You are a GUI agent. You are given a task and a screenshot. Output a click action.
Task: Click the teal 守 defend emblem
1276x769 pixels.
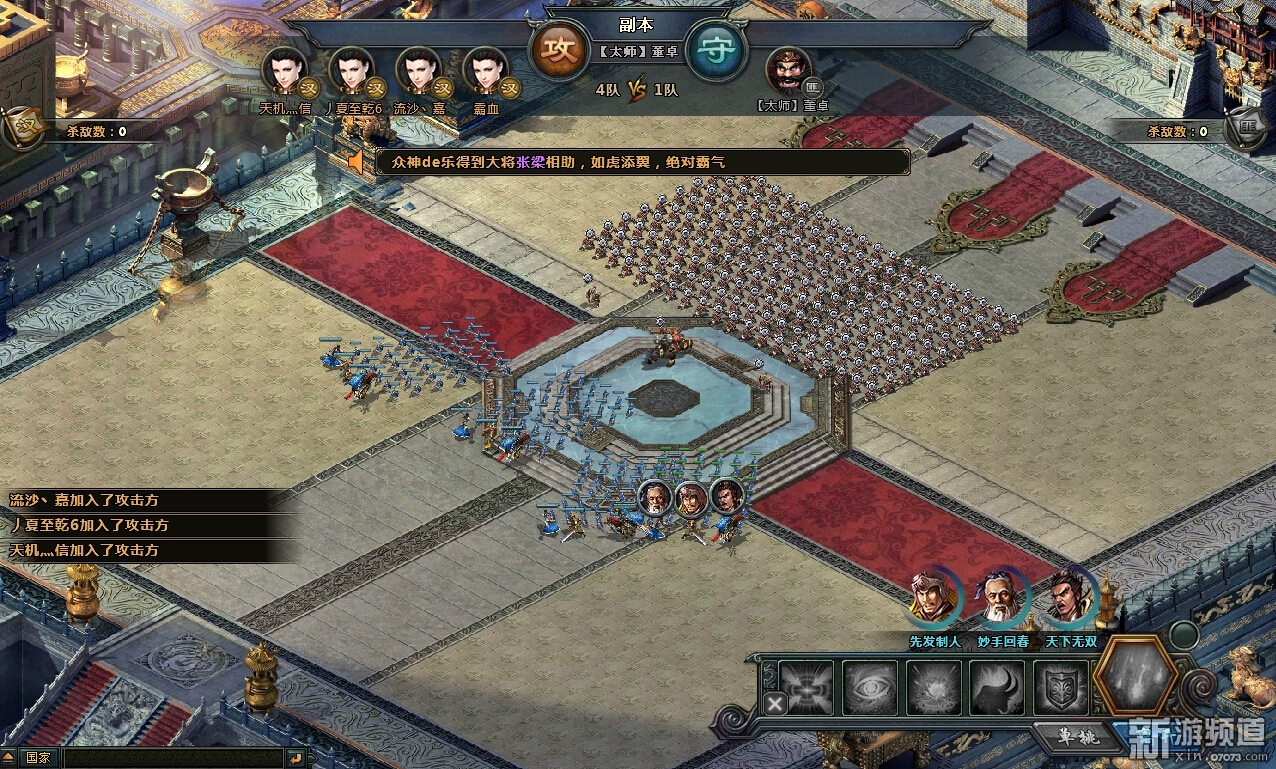(x=716, y=50)
